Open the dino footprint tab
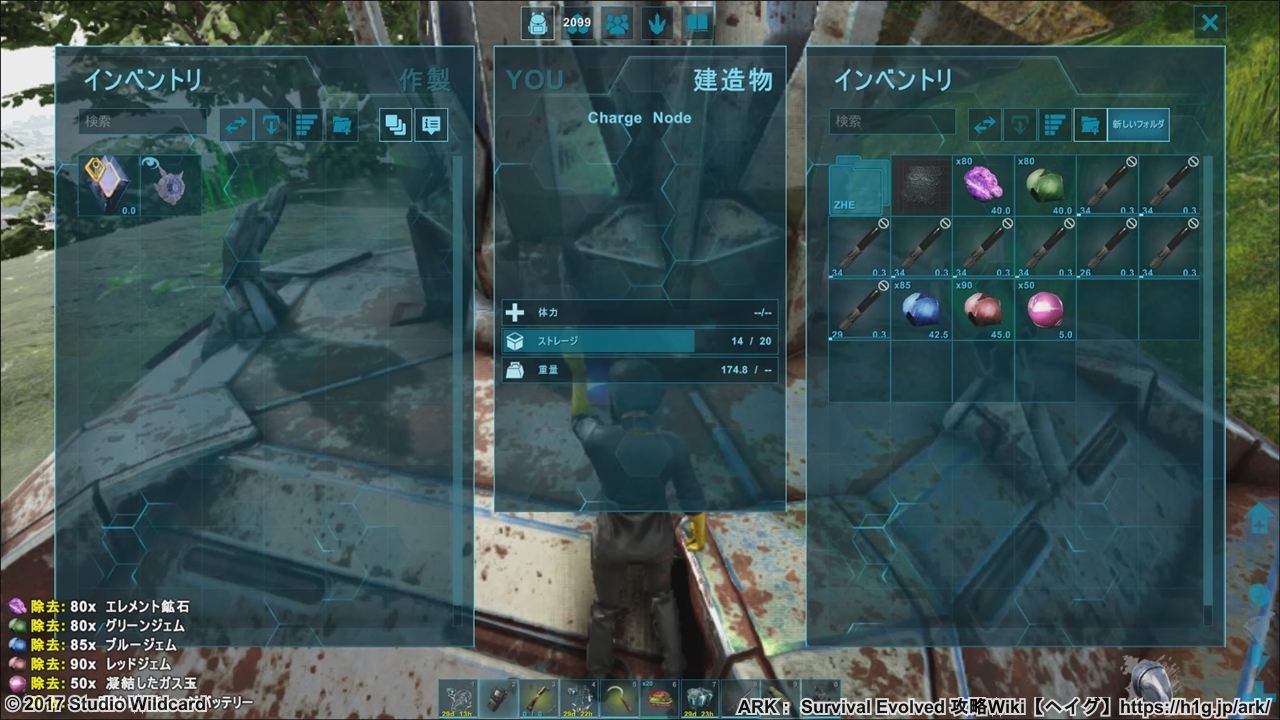Image resolution: width=1280 pixels, height=720 pixels. click(x=657, y=23)
